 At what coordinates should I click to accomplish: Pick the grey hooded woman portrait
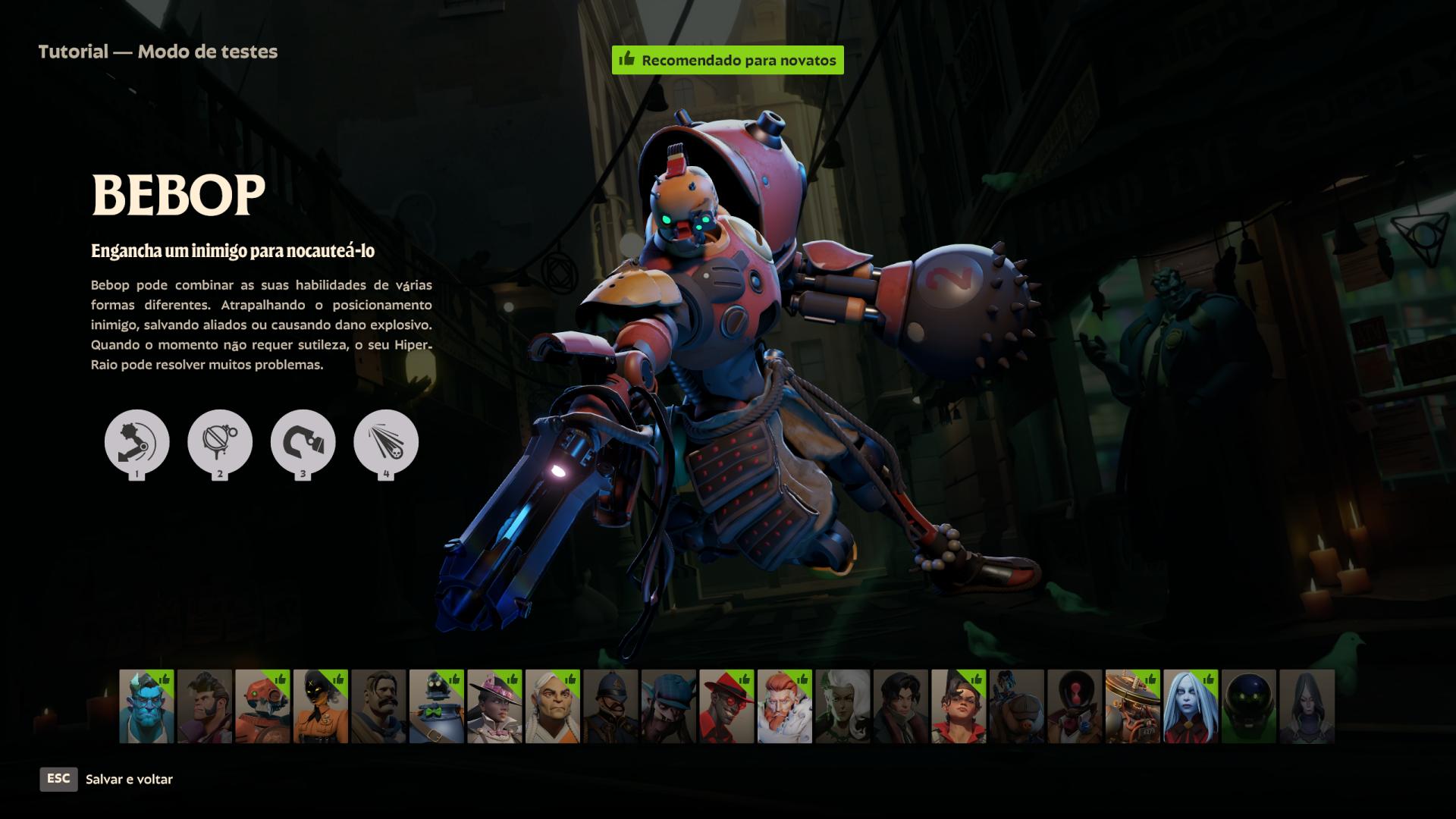1307,707
